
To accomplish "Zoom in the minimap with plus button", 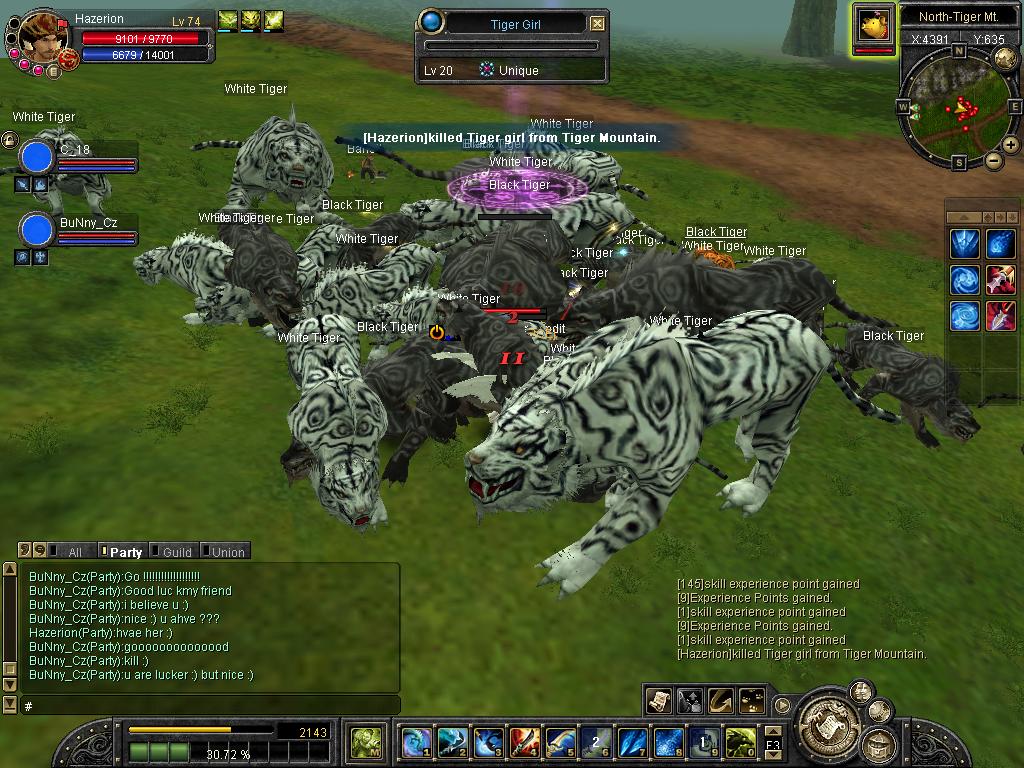I will point(1011,145).
